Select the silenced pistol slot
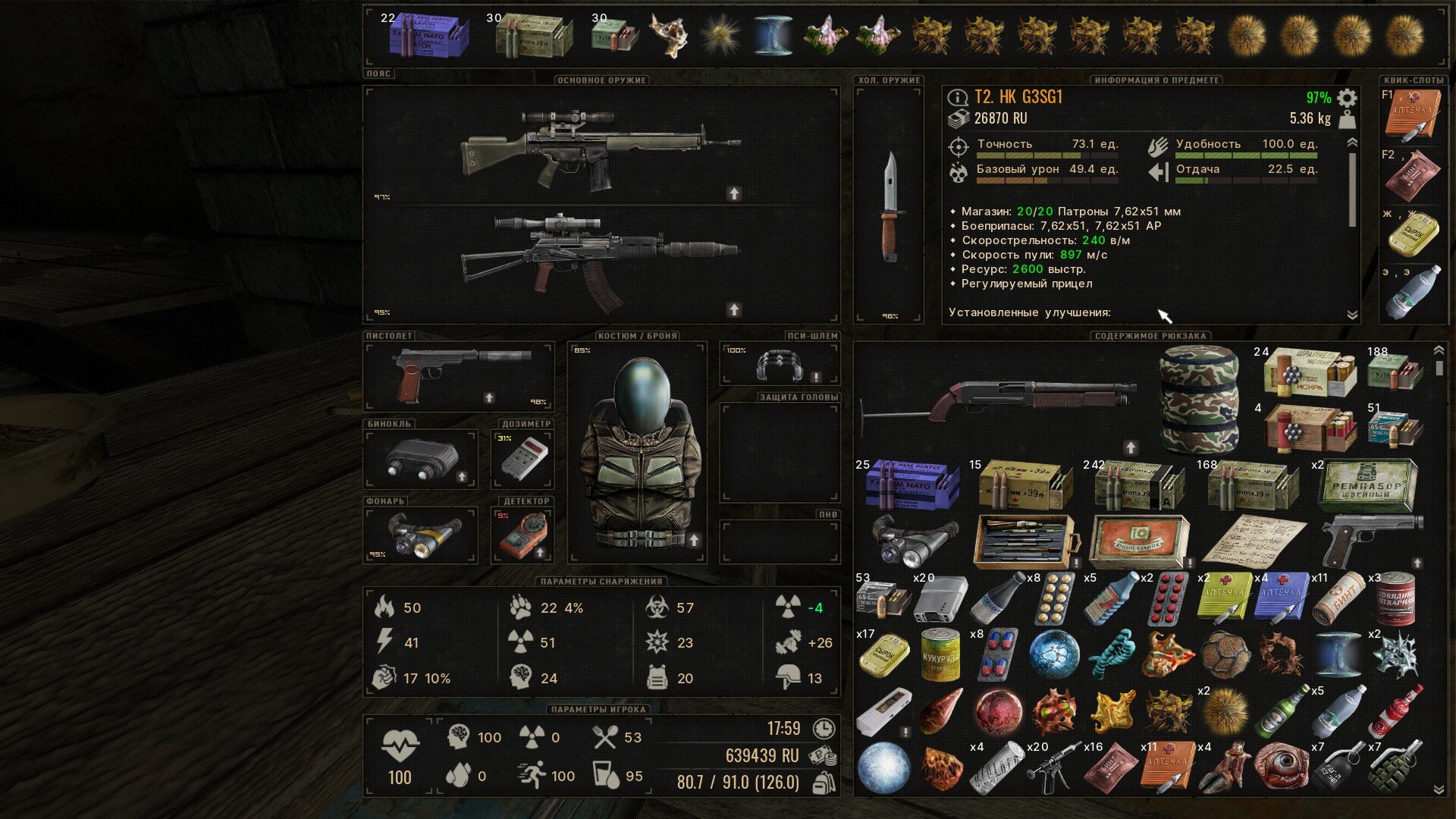The image size is (1456, 819). pos(459,375)
